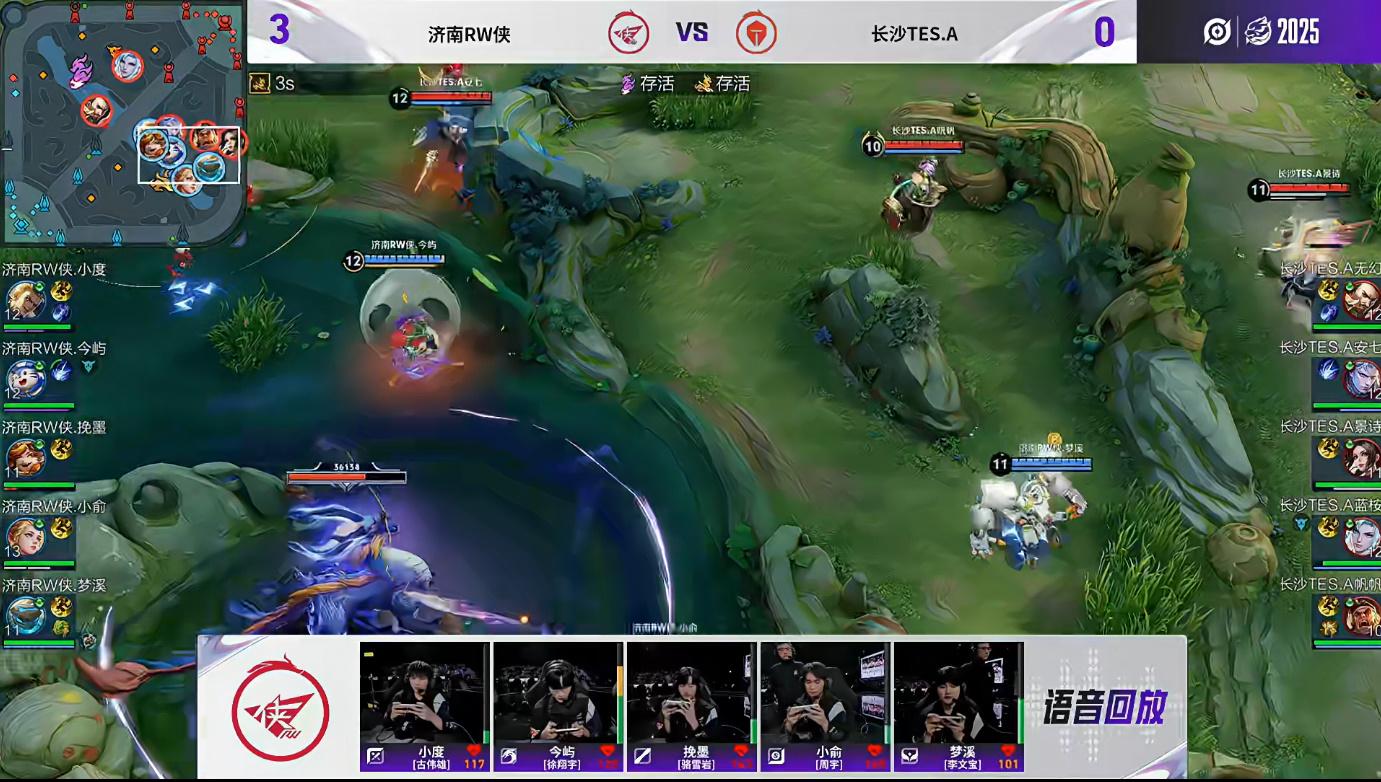Open 梦溪's player webcam thumbnail
The image size is (1381, 782).
(x=958, y=692)
